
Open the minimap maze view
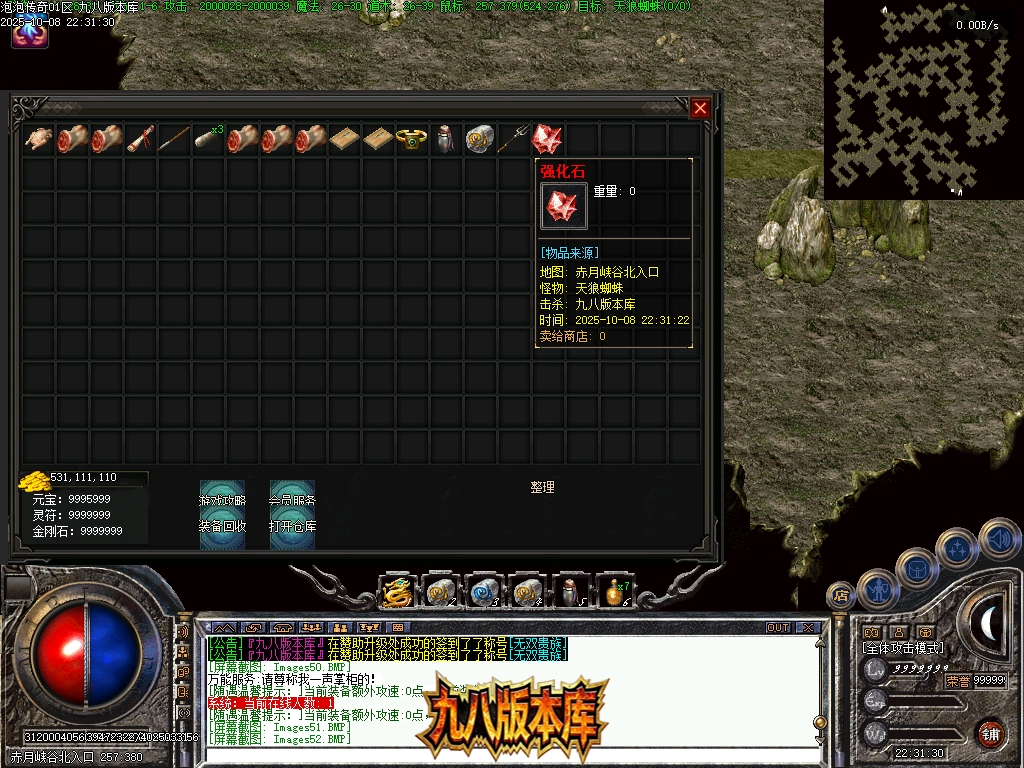pos(915,100)
